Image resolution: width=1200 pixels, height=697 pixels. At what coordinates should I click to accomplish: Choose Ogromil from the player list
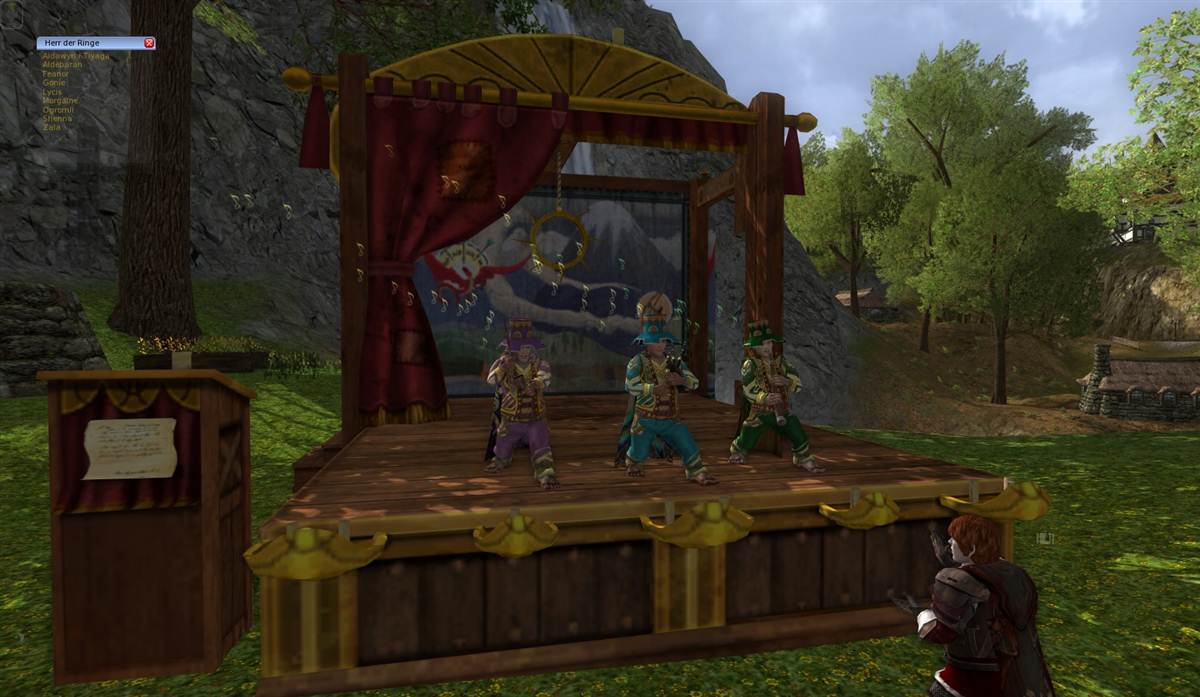58,110
